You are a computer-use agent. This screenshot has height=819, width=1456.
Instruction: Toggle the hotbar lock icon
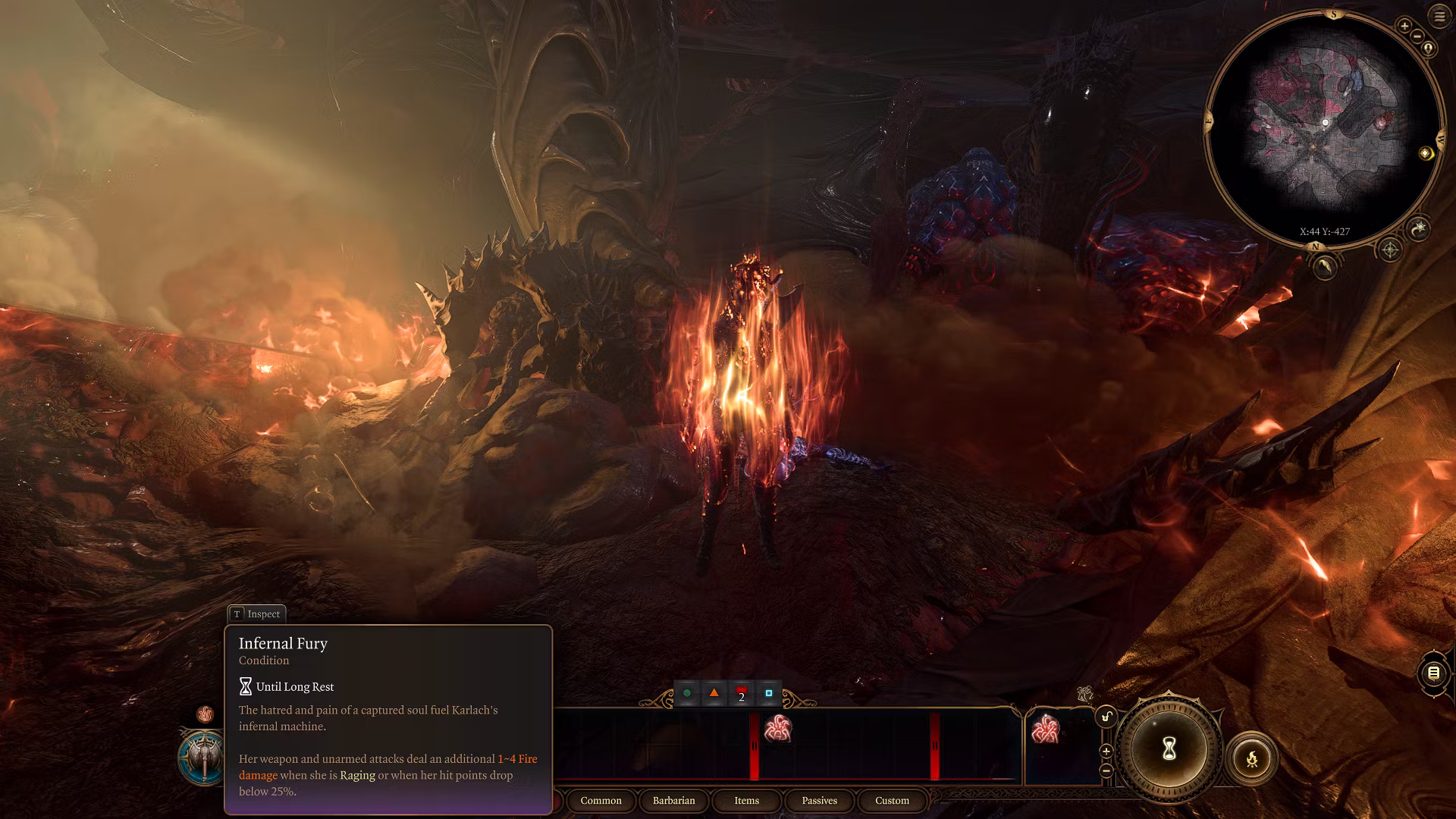1106,717
